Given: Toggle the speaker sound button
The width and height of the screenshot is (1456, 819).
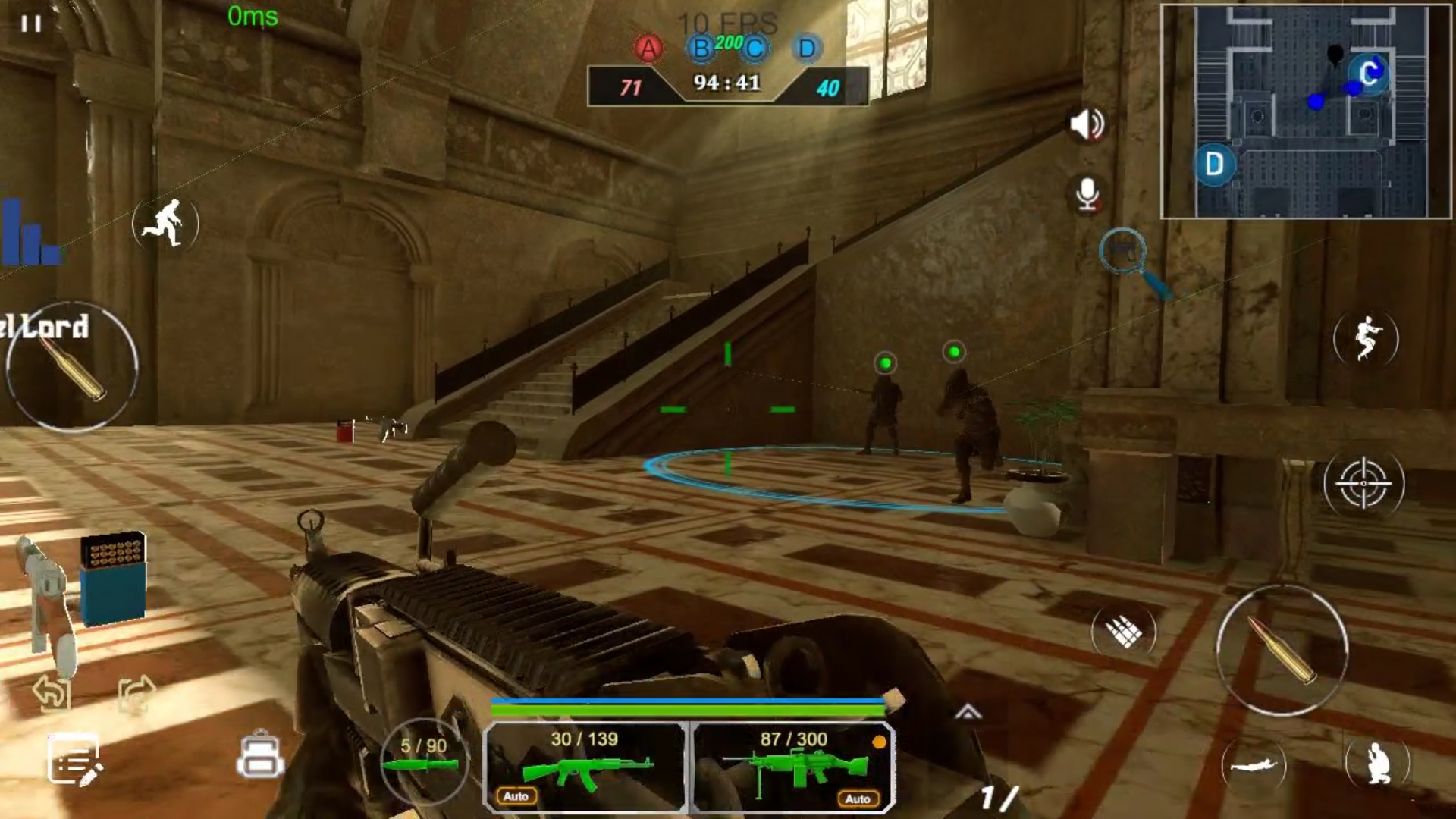Looking at the screenshot, I should [x=1087, y=125].
